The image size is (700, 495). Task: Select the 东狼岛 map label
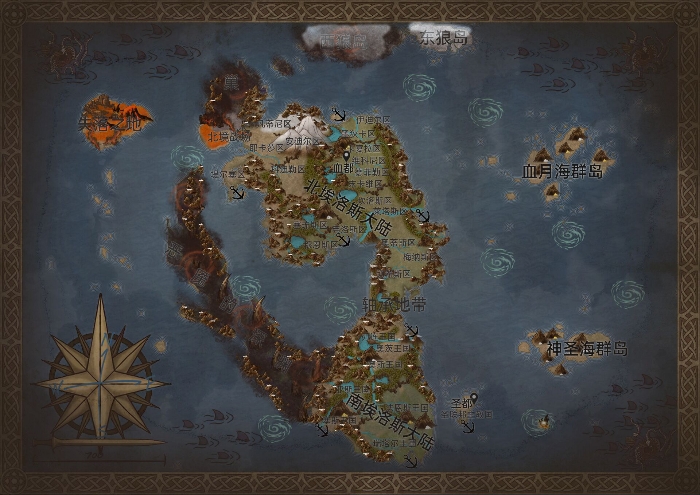point(444,39)
